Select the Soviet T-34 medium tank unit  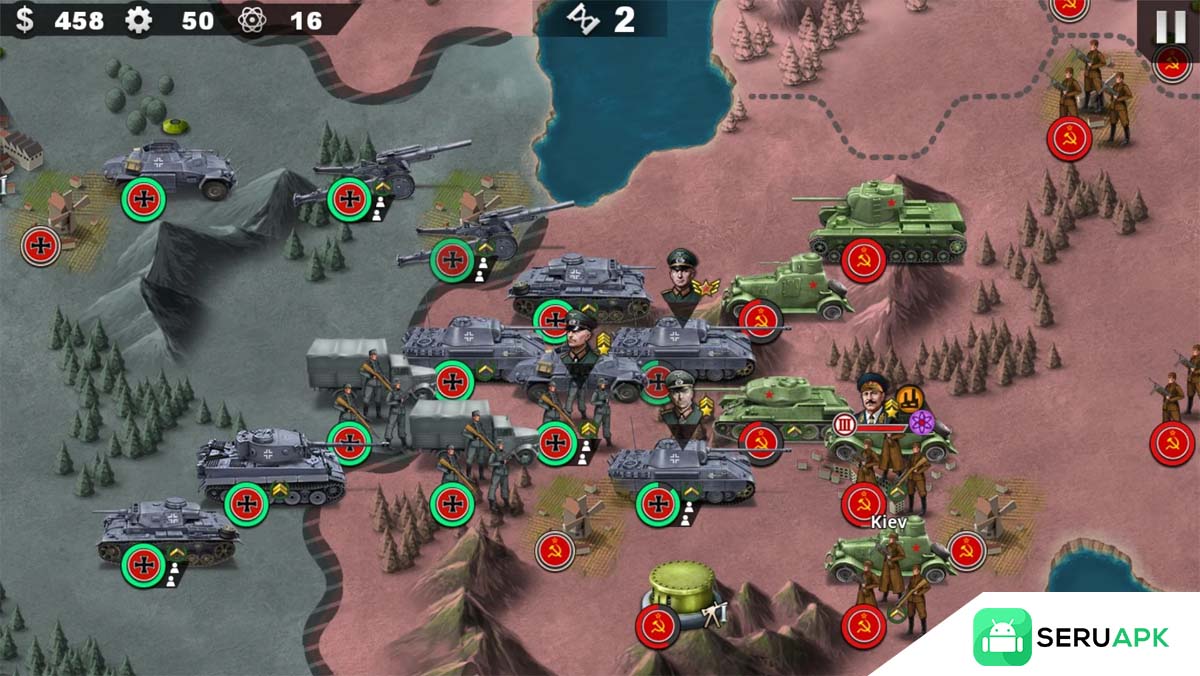[782, 407]
